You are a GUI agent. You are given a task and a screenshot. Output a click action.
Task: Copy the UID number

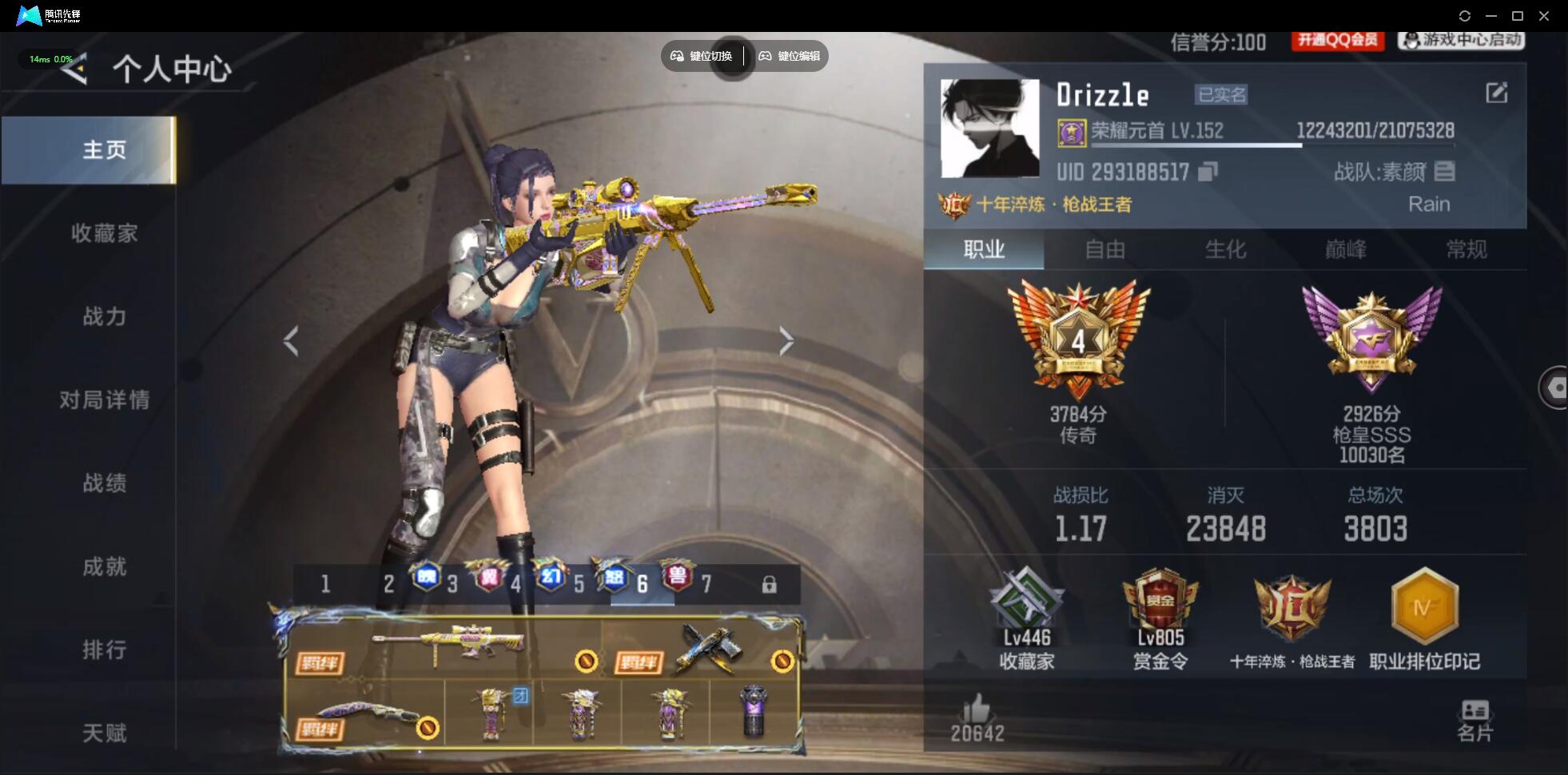[x=1208, y=172]
